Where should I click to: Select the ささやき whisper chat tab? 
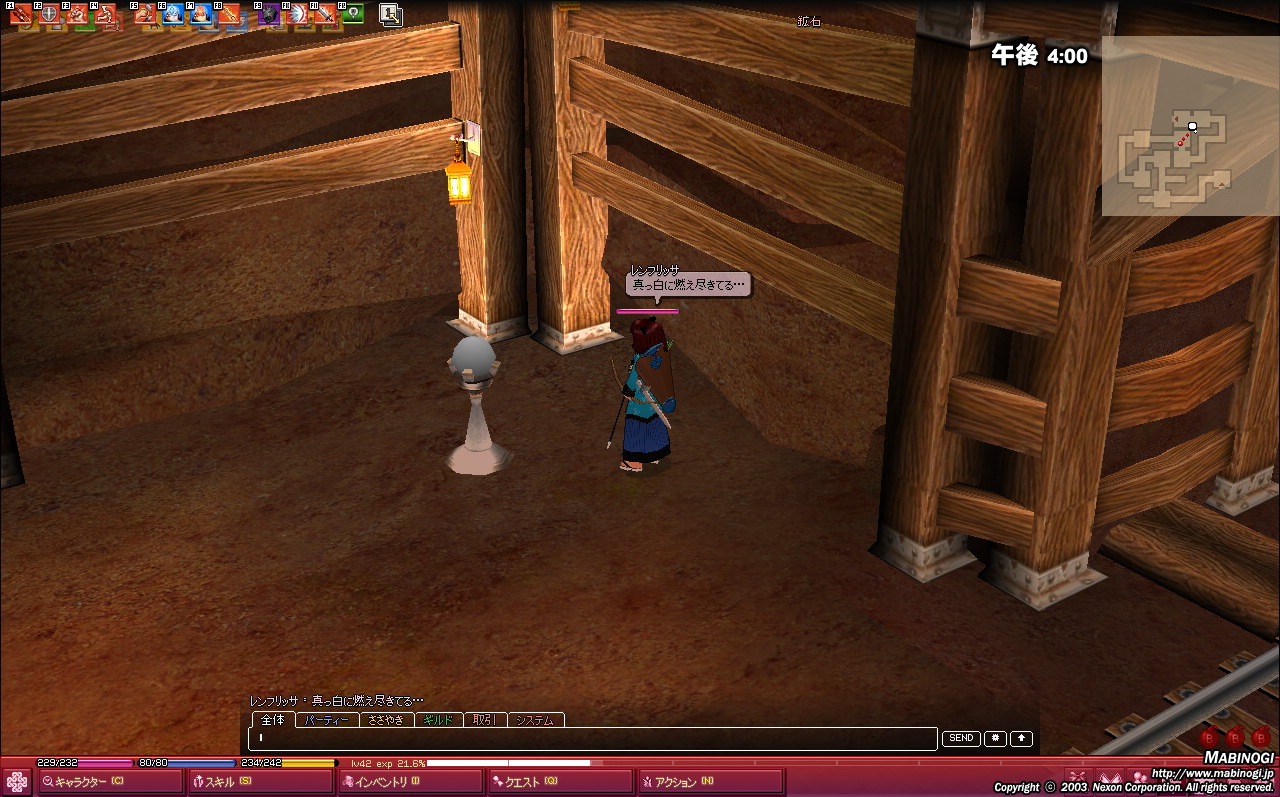[x=385, y=720]
